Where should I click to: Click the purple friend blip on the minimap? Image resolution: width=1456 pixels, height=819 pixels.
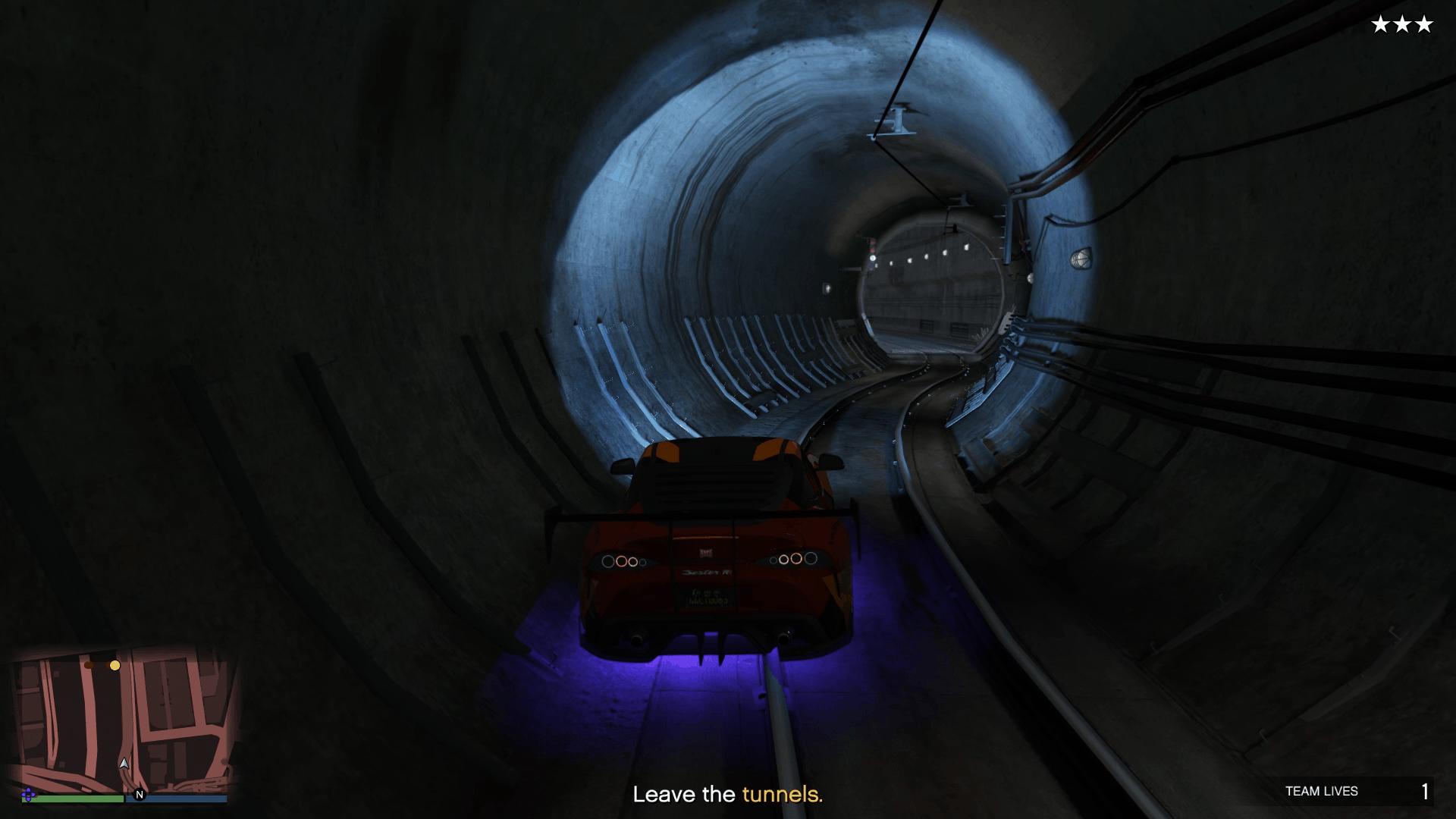[x=29, y=794]
